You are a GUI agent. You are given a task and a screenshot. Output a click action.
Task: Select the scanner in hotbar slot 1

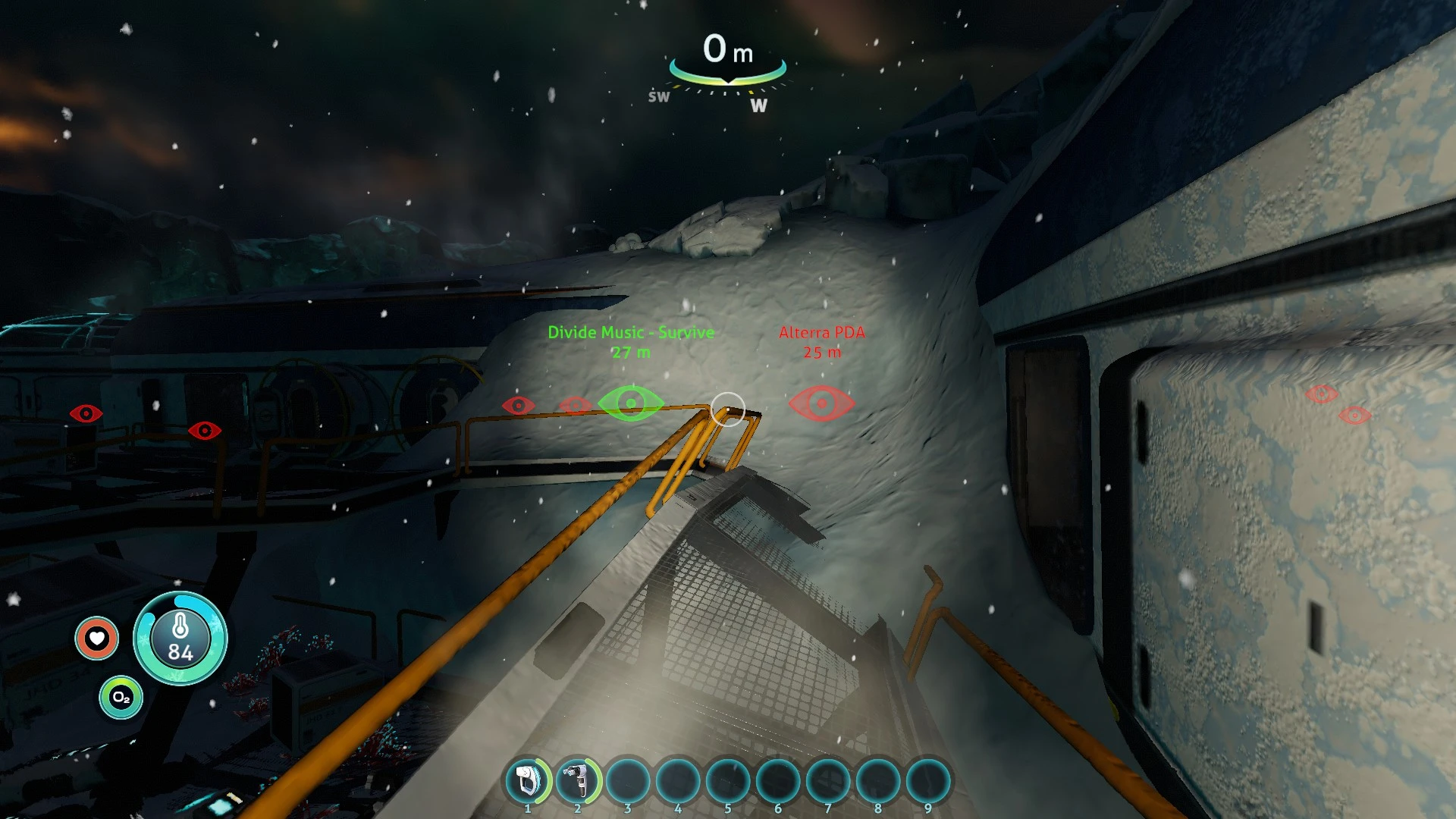click(528, 780)
